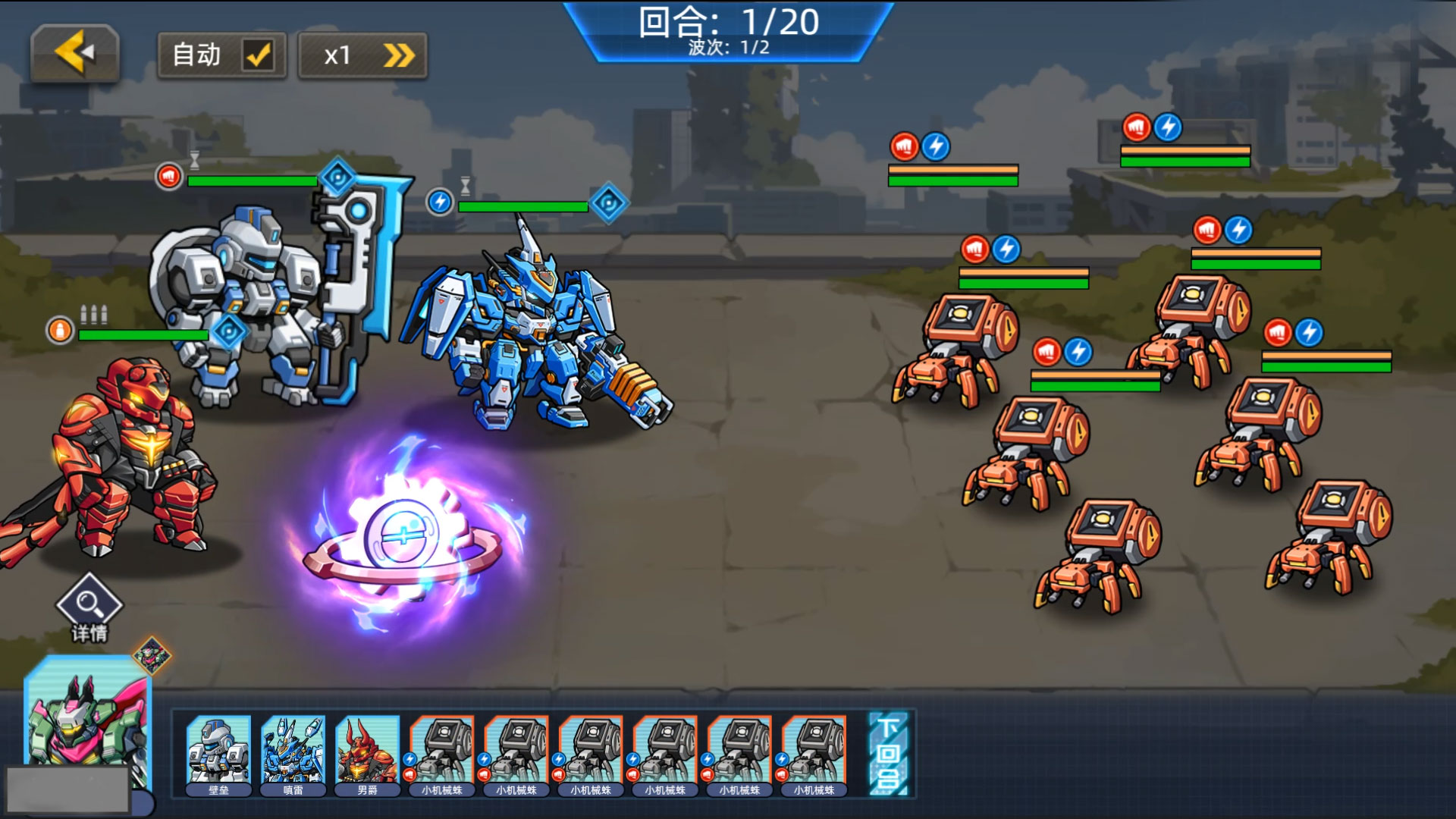Image resolution: width=1456 pixels, height=819 pixels.
Task: Go back with the yellow arrow button
Action: click(x=75, y=53)
